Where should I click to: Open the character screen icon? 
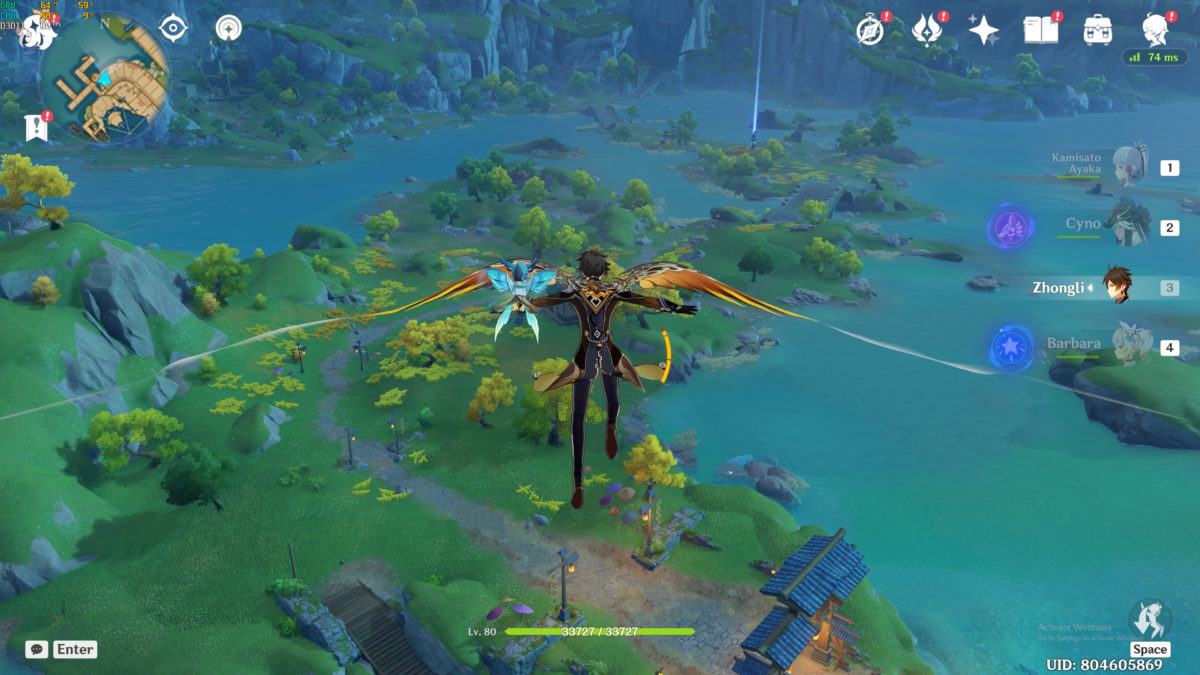[x=1156, y=30]
